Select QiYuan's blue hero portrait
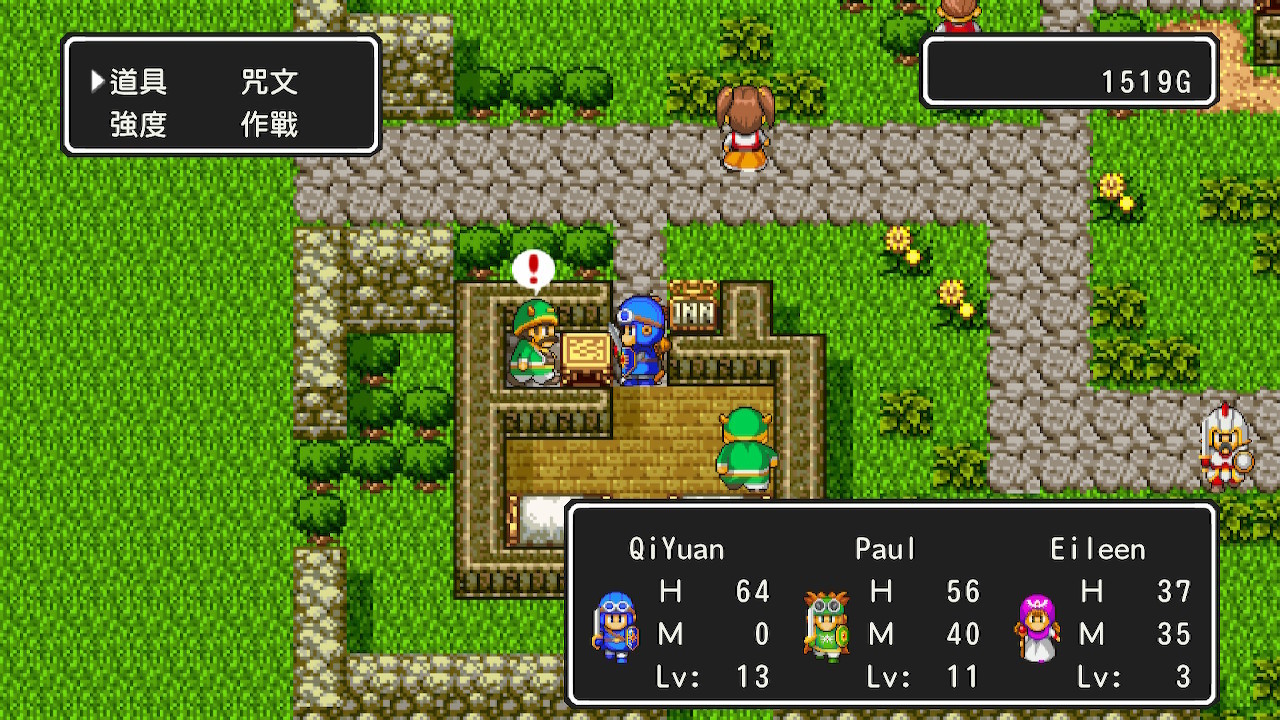This screenshot has height=720, width=1280. pos(614,627)
